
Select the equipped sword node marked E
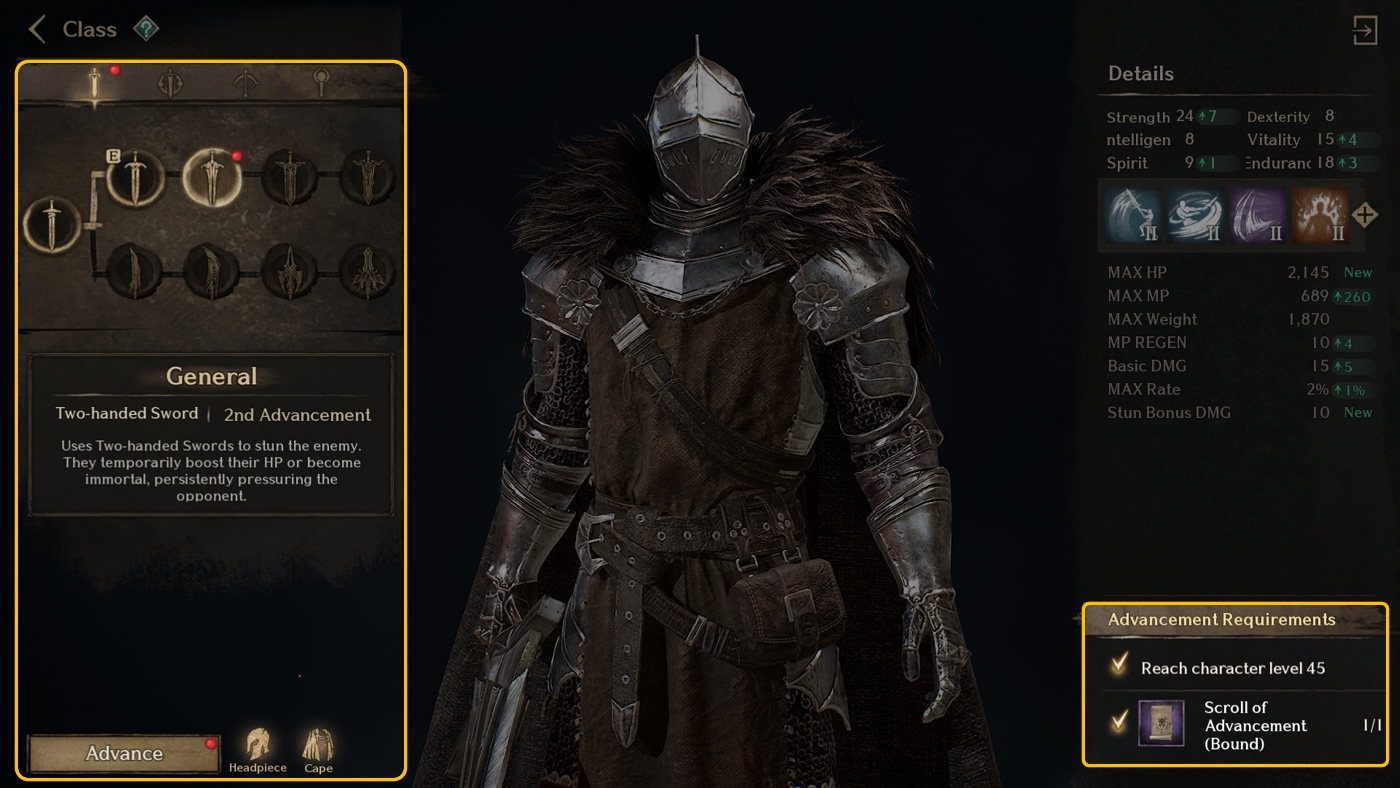coord(134,177)
